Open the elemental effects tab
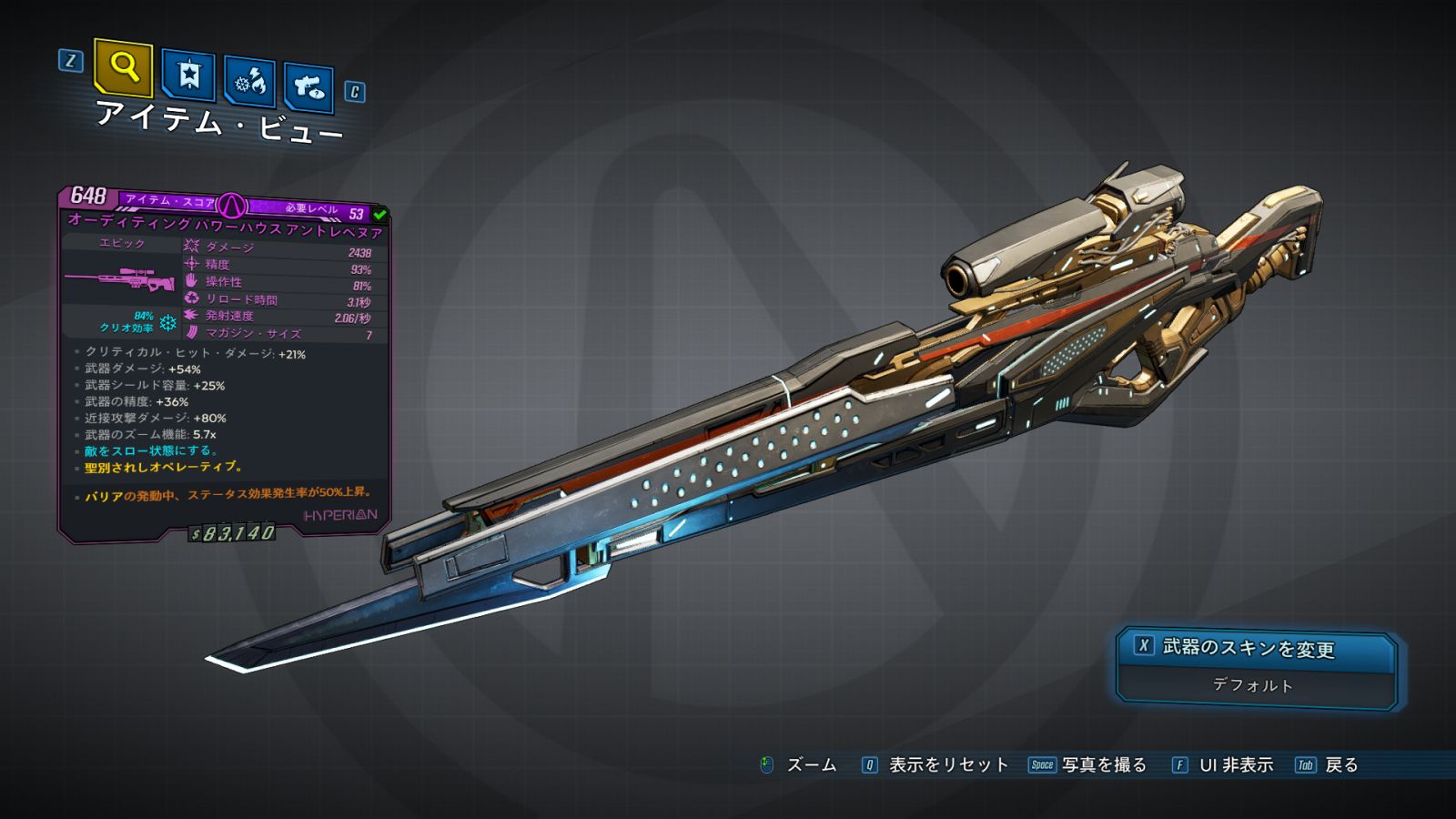The height and width of the screenshot is (819, 1456). click(x=250, y=82)
